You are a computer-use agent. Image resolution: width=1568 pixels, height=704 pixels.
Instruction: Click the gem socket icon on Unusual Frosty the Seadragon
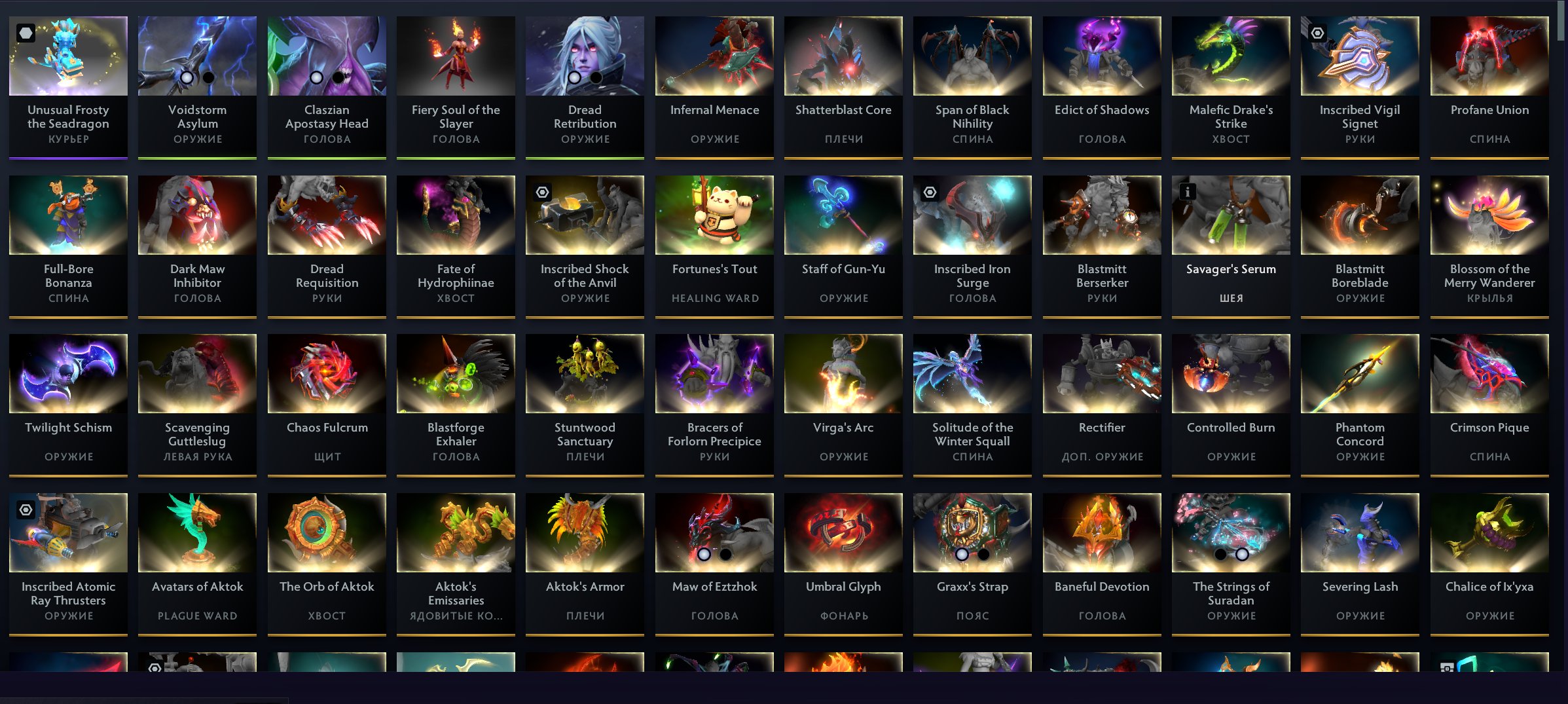pyautogui.click(x=26, y=31)
